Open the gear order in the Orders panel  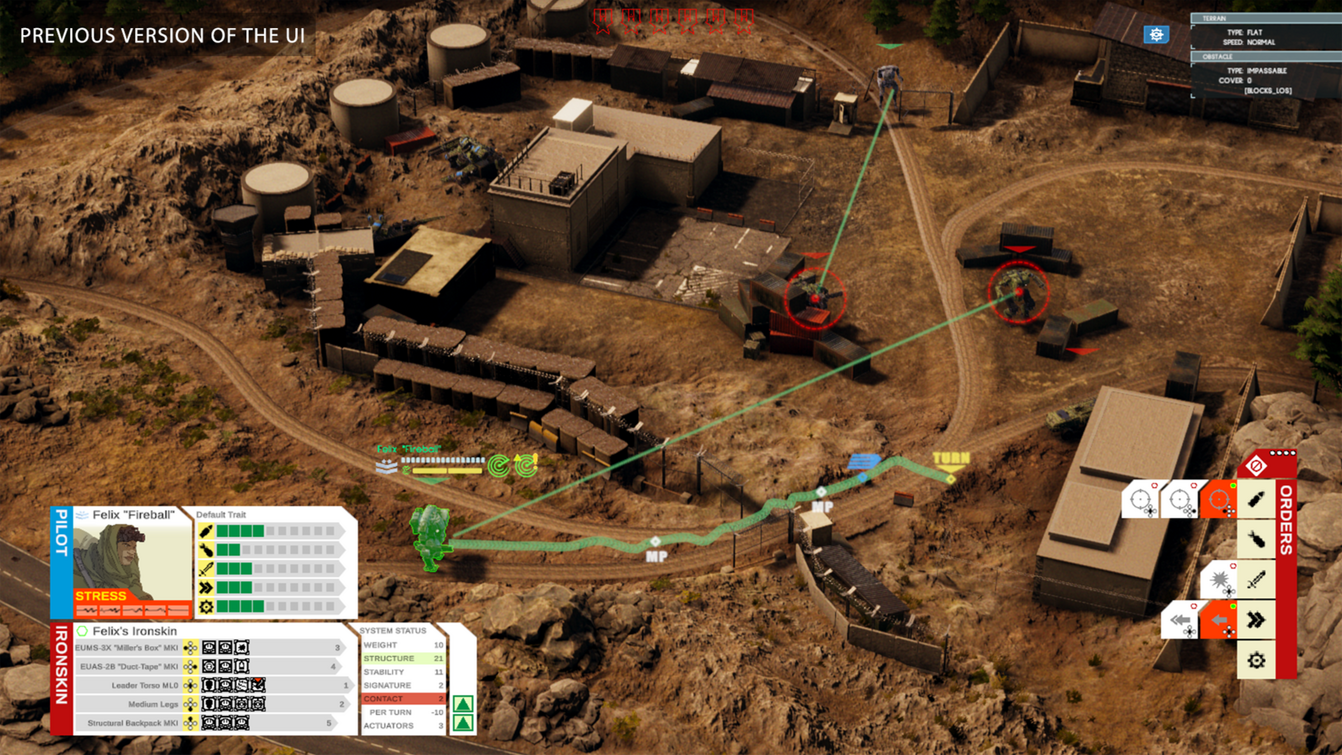click(x=1256, y=661)
